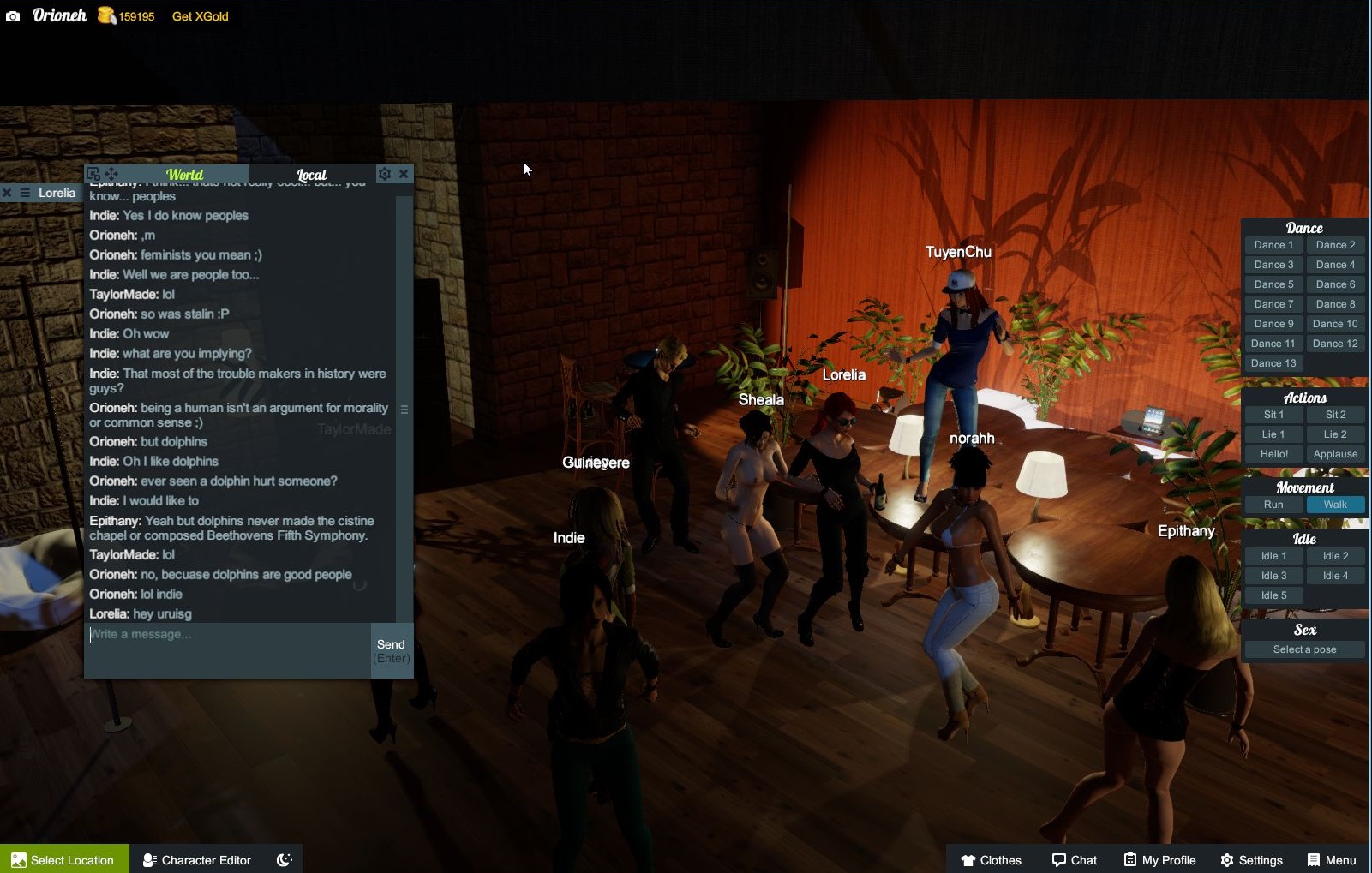Screen dimensions: 1372x873
Task: Open the Character Editor
Action: point(197,859)
